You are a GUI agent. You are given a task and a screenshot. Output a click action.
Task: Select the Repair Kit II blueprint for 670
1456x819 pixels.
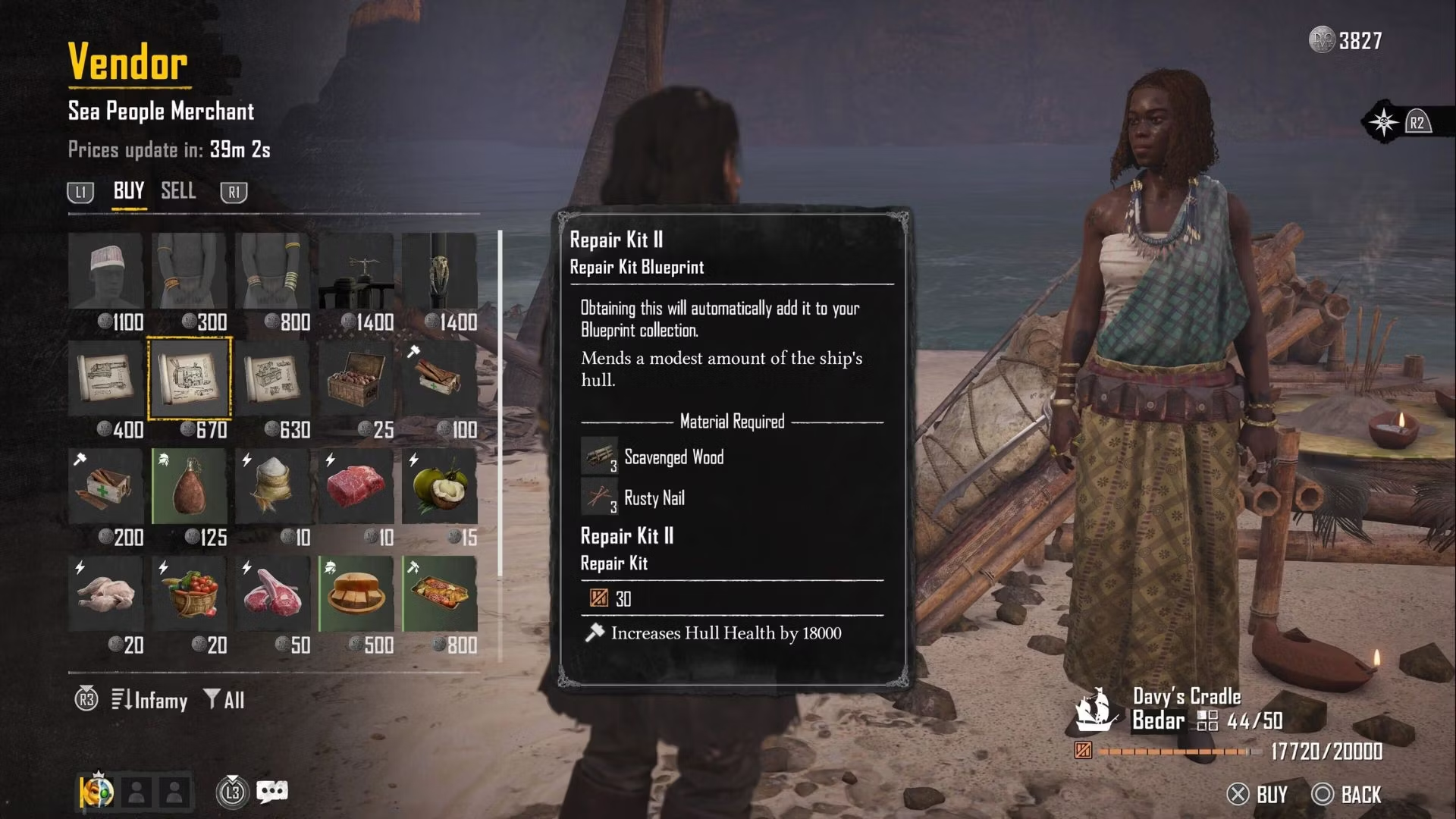pos(189,378)
